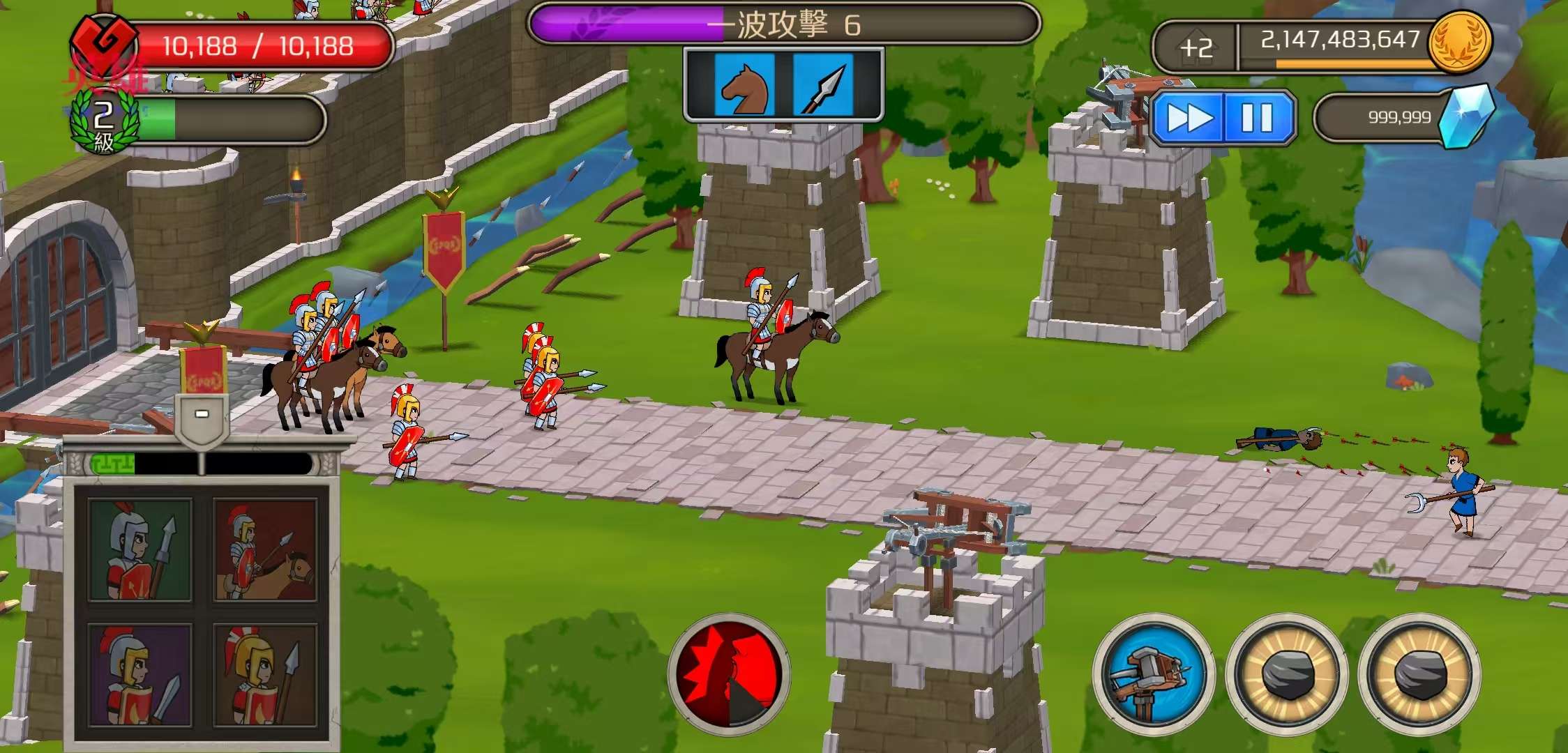The height and width of the screenshot is (753, 1568).
Task: Collapse the unit panel with the shield minus tab
Action: point(202,416)
